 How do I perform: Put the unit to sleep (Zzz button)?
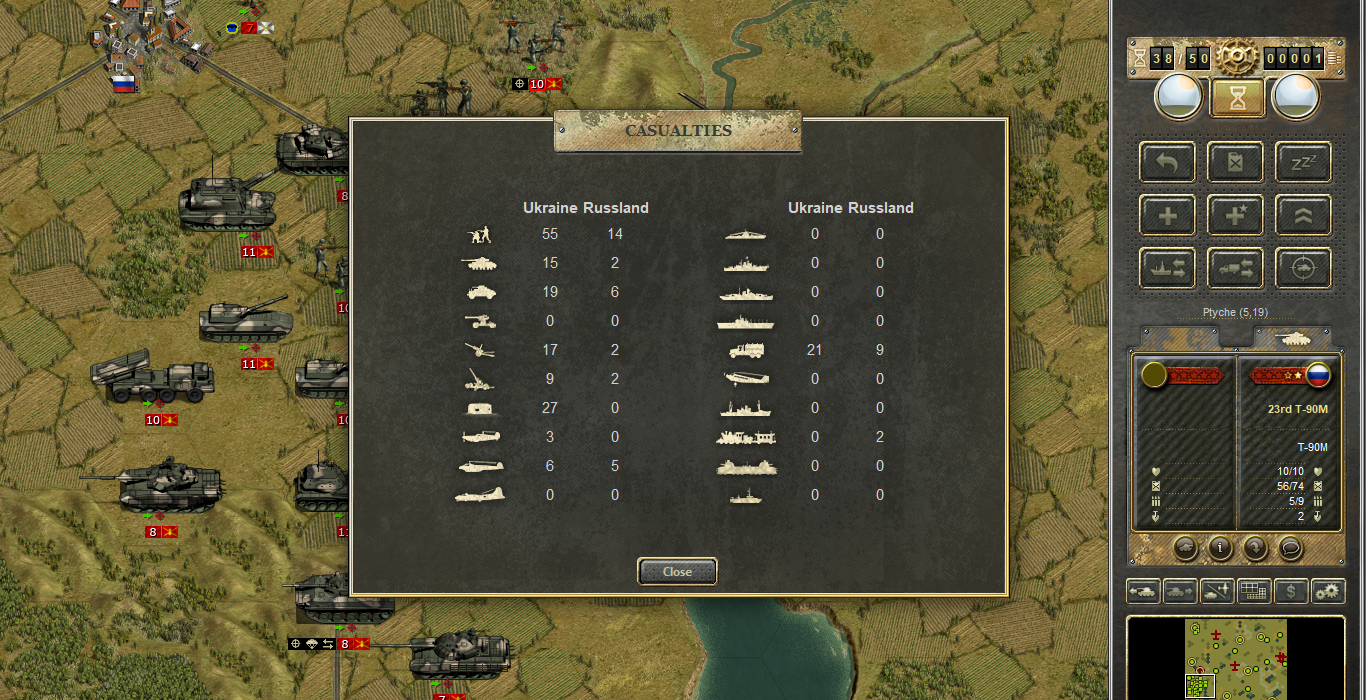coord(1303,162)
